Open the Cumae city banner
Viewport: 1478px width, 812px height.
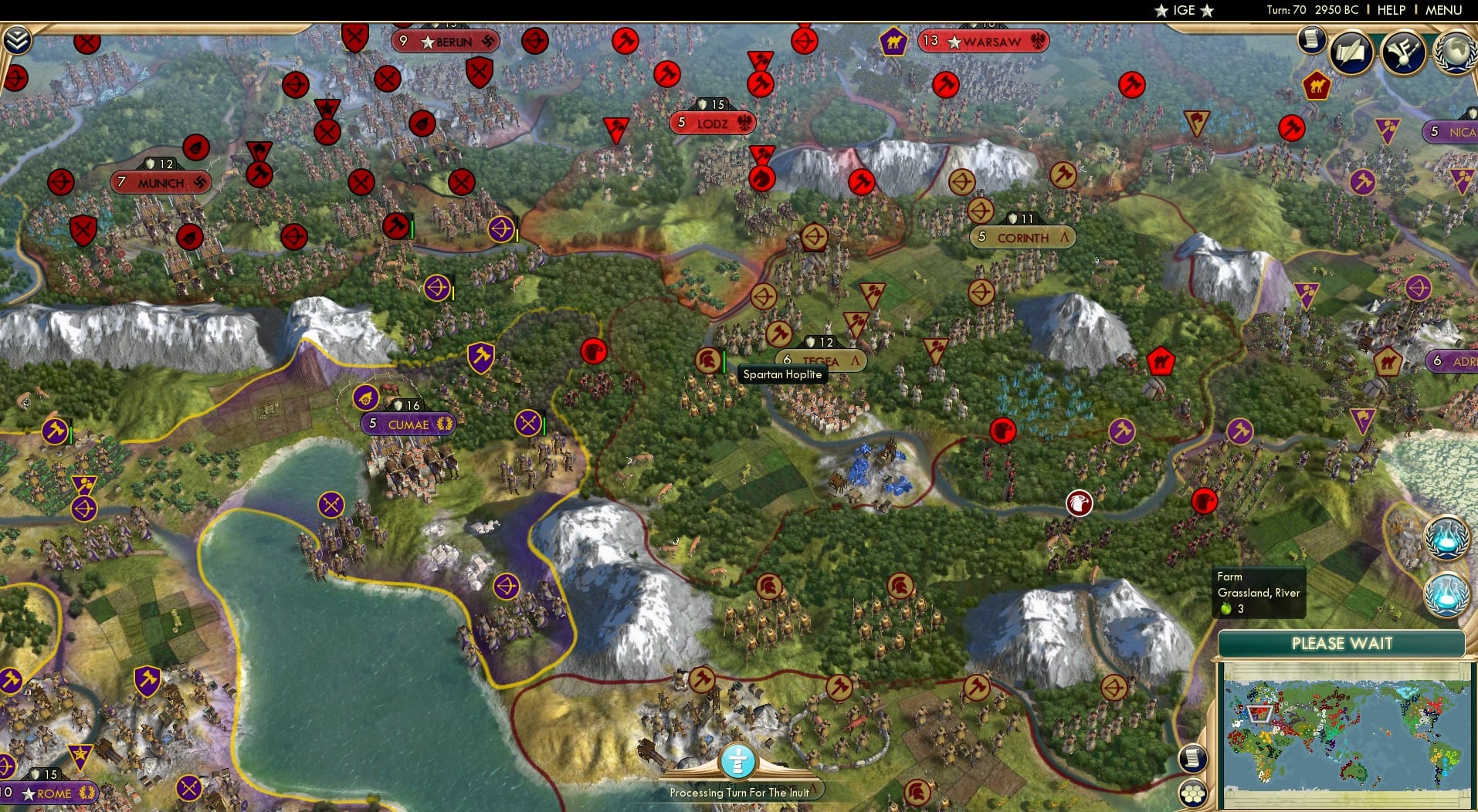(x=408, y=424)
